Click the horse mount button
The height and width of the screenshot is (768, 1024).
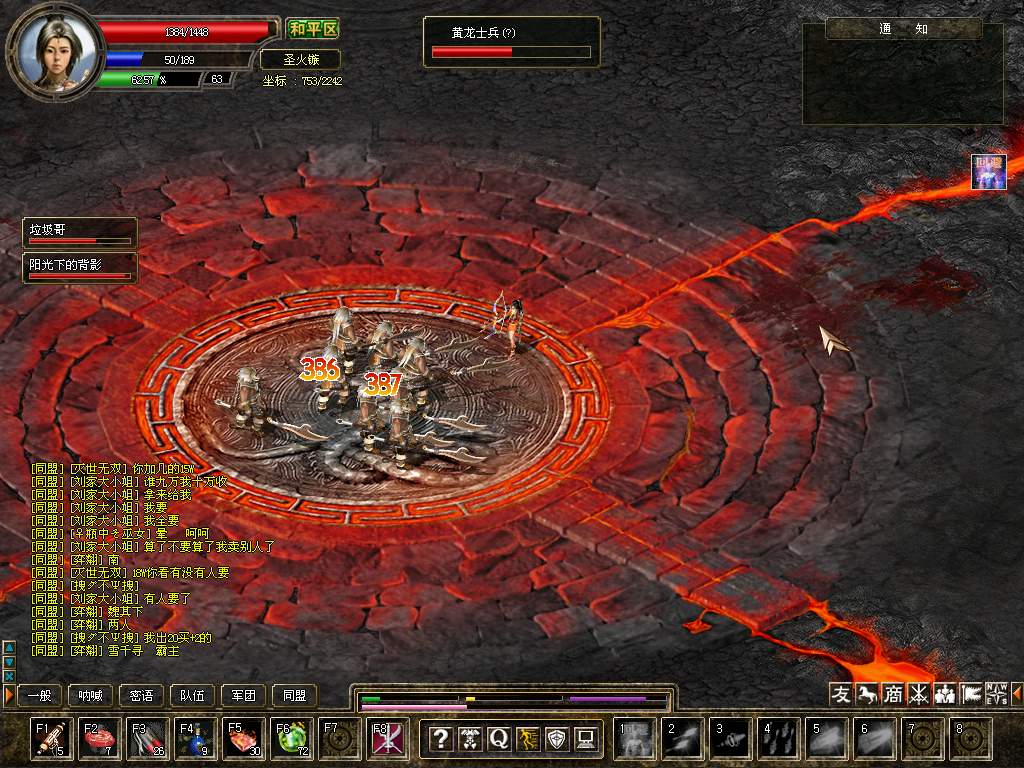(x=867, y=693)
